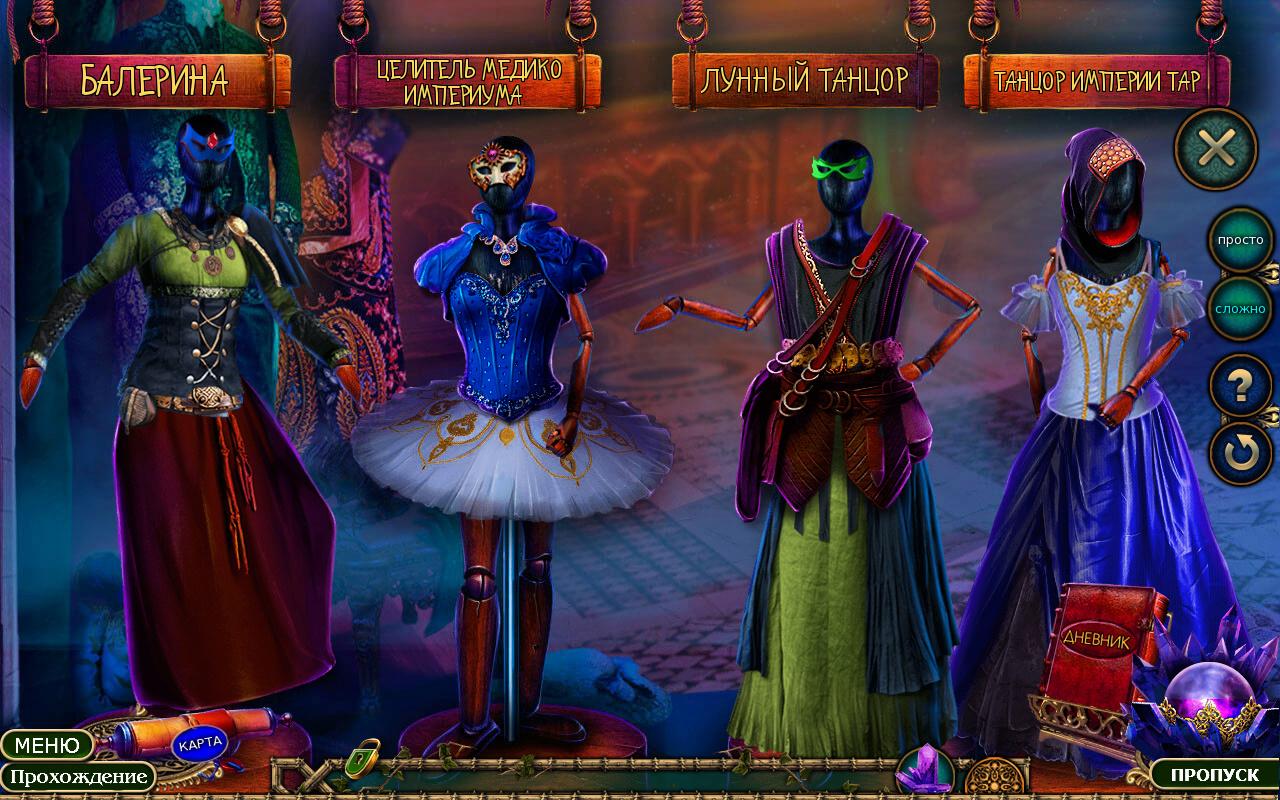Switch puzzle difficulty to сложно
This screenshot has width=1280, height=800.
[1240, 308]
